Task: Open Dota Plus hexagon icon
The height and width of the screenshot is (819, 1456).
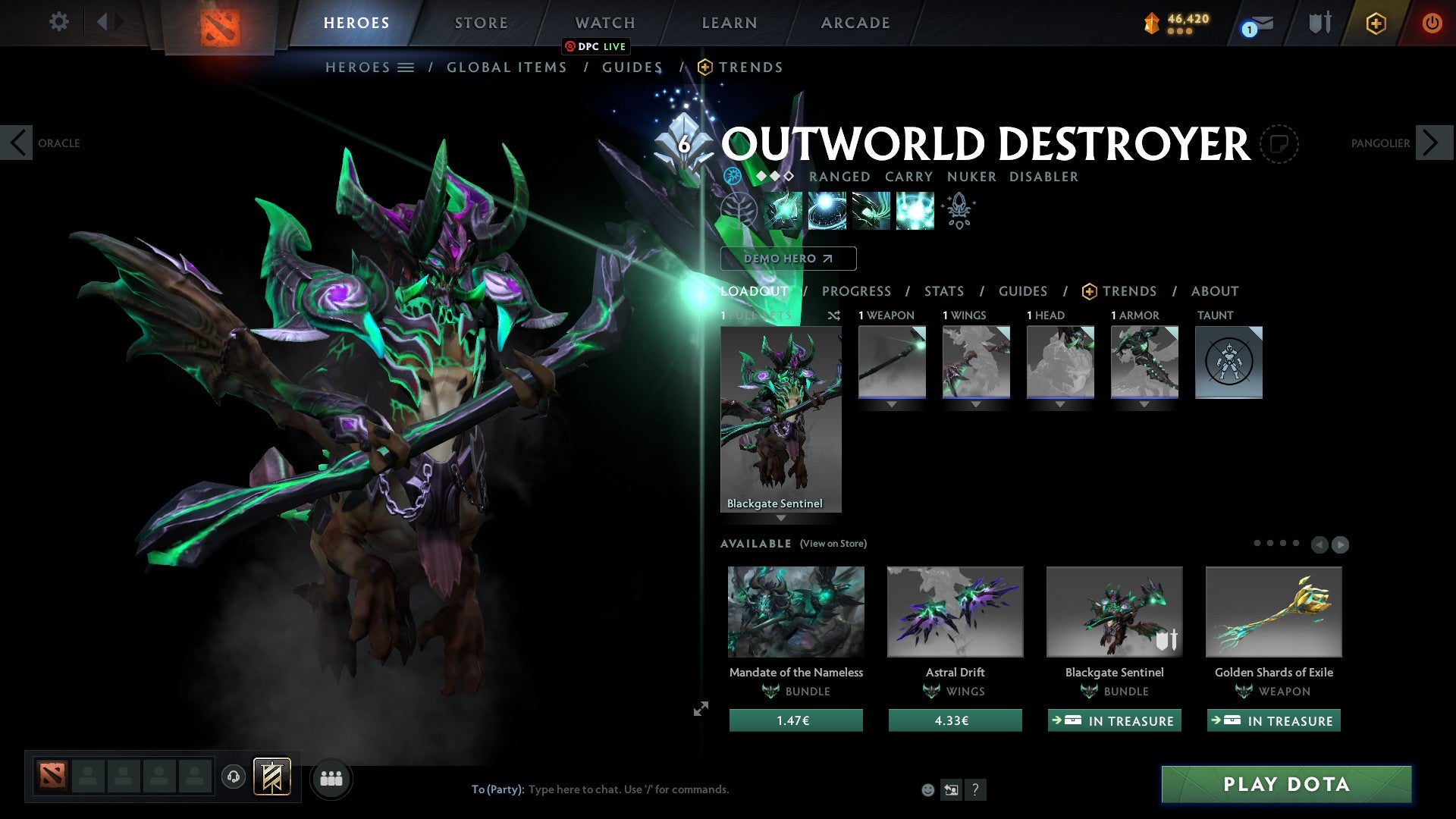Action: (x=1375, y=23)
